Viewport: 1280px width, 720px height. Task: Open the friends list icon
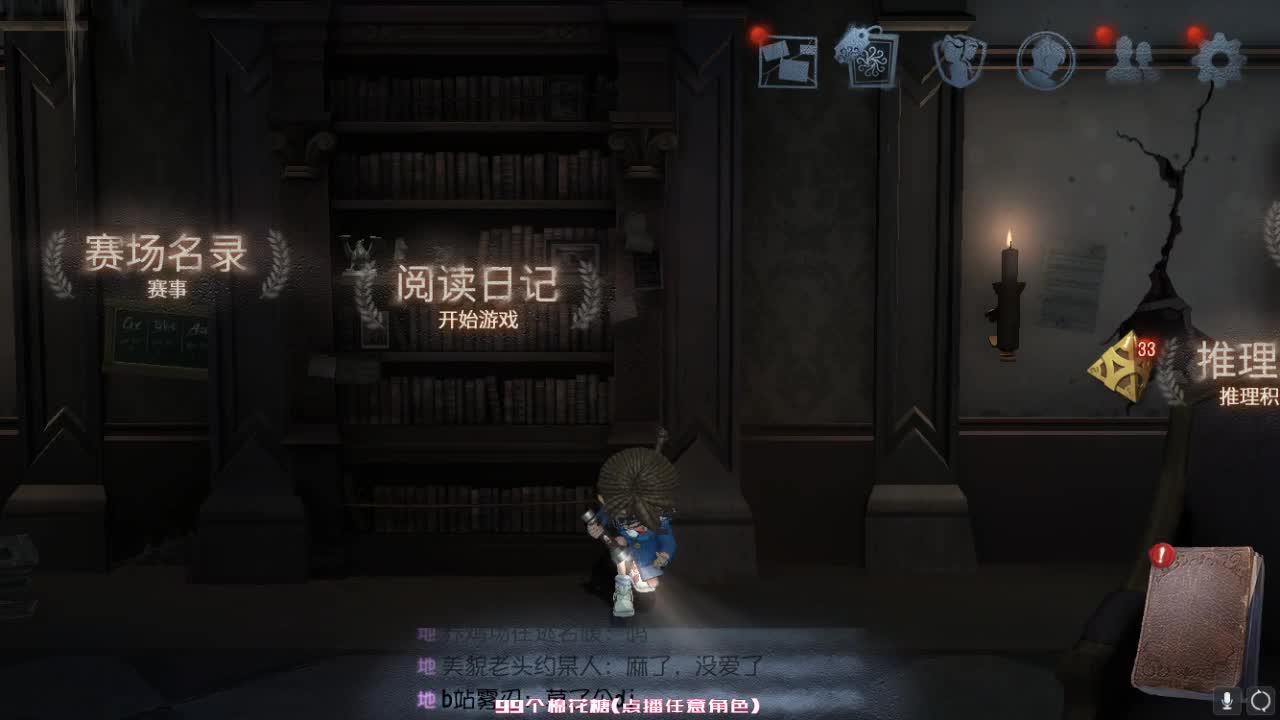1131,60
